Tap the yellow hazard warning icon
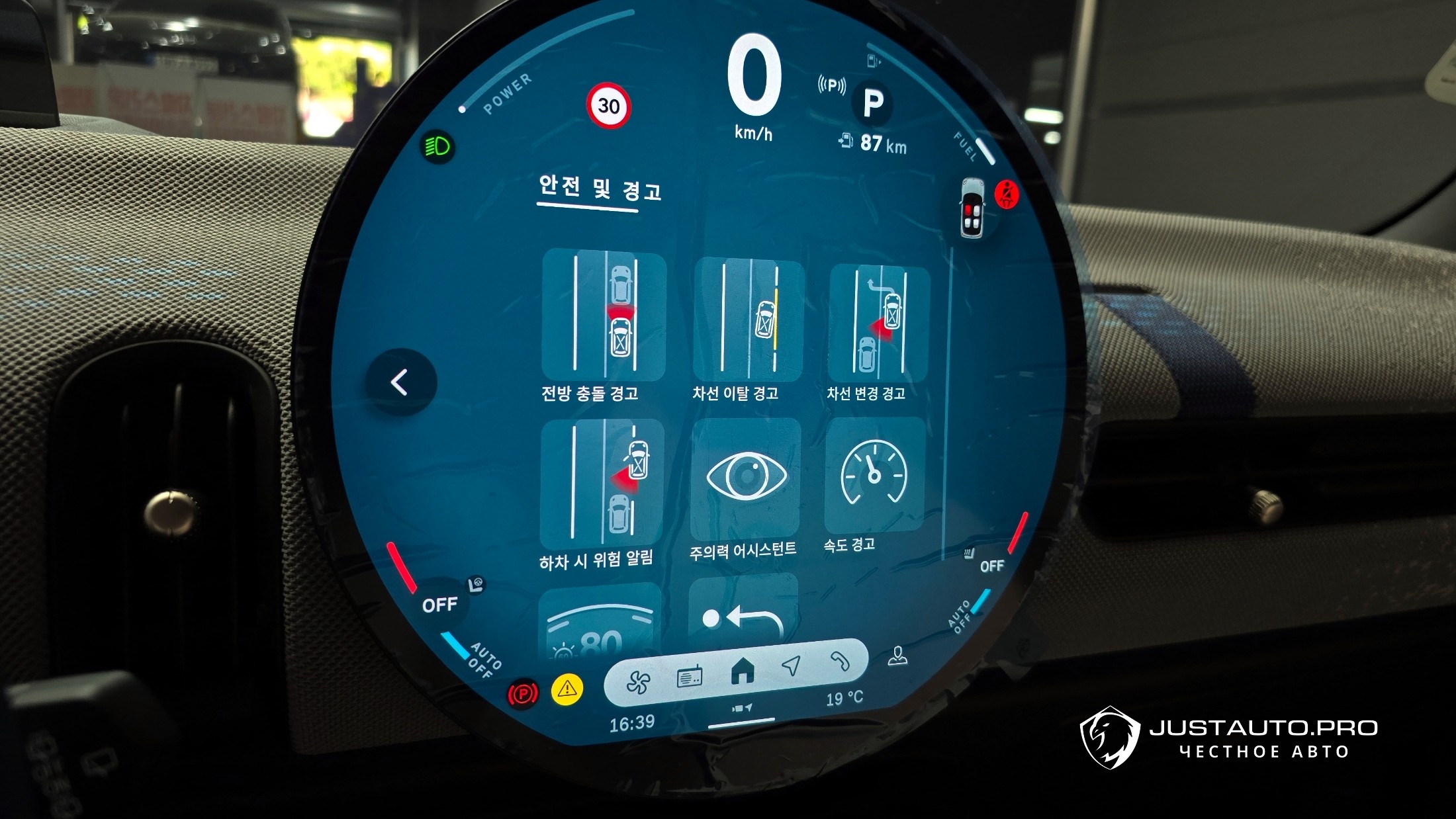1456x819 pixels. pos(567,689)
